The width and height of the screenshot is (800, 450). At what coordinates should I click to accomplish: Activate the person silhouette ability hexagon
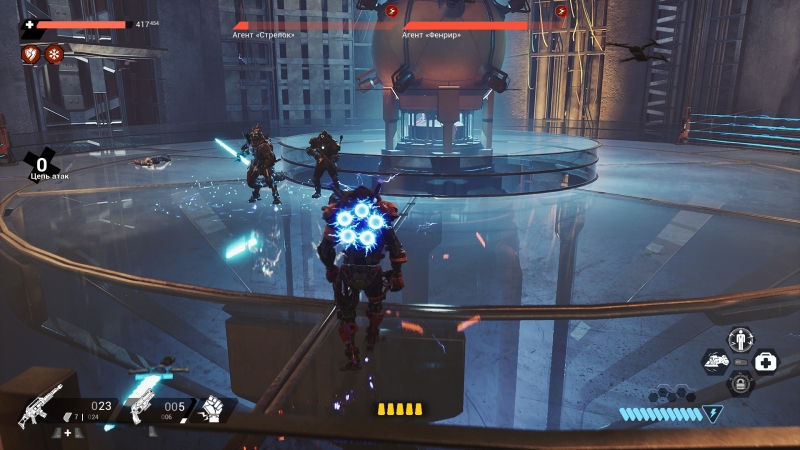(x=740, y=338)
